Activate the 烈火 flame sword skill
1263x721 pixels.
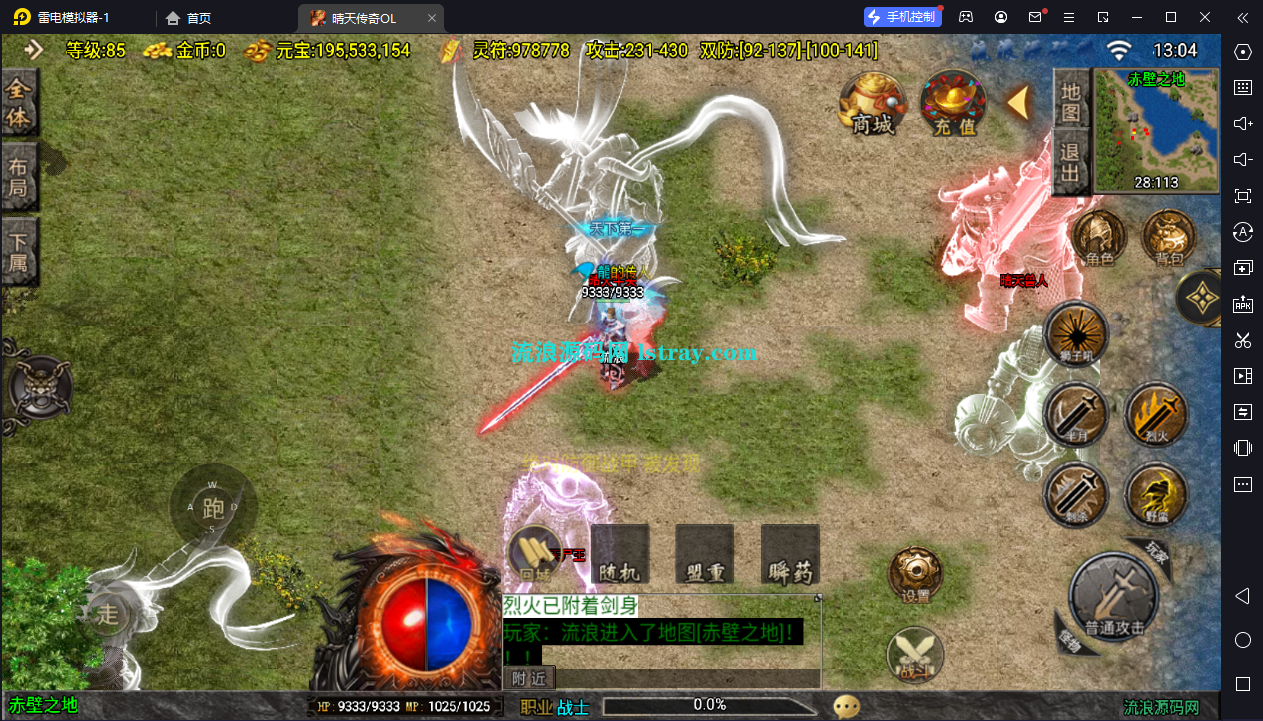point(1155,413)
